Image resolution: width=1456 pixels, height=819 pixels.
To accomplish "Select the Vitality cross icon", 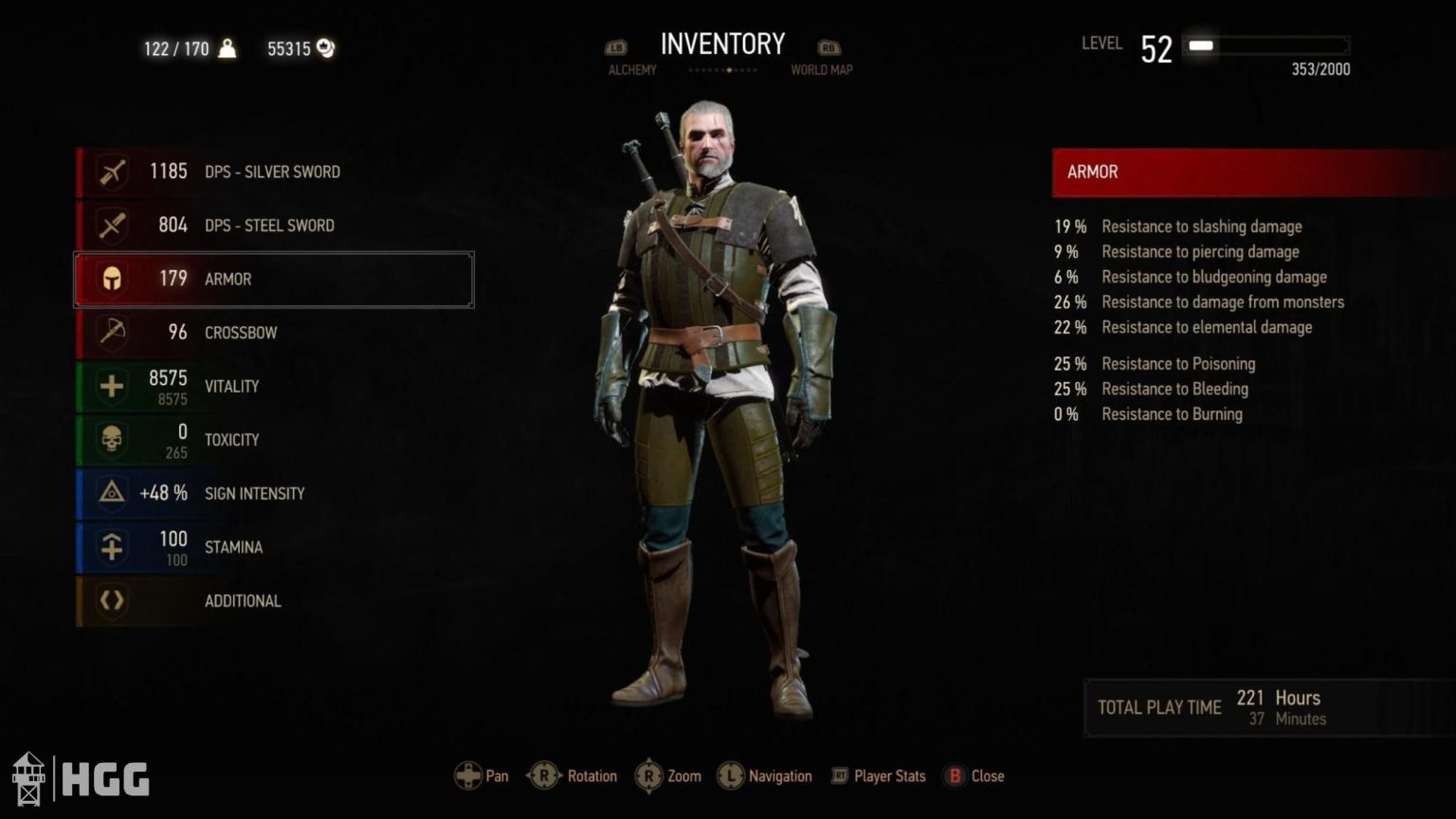I will pyautogui.click(x=111, y=386).
